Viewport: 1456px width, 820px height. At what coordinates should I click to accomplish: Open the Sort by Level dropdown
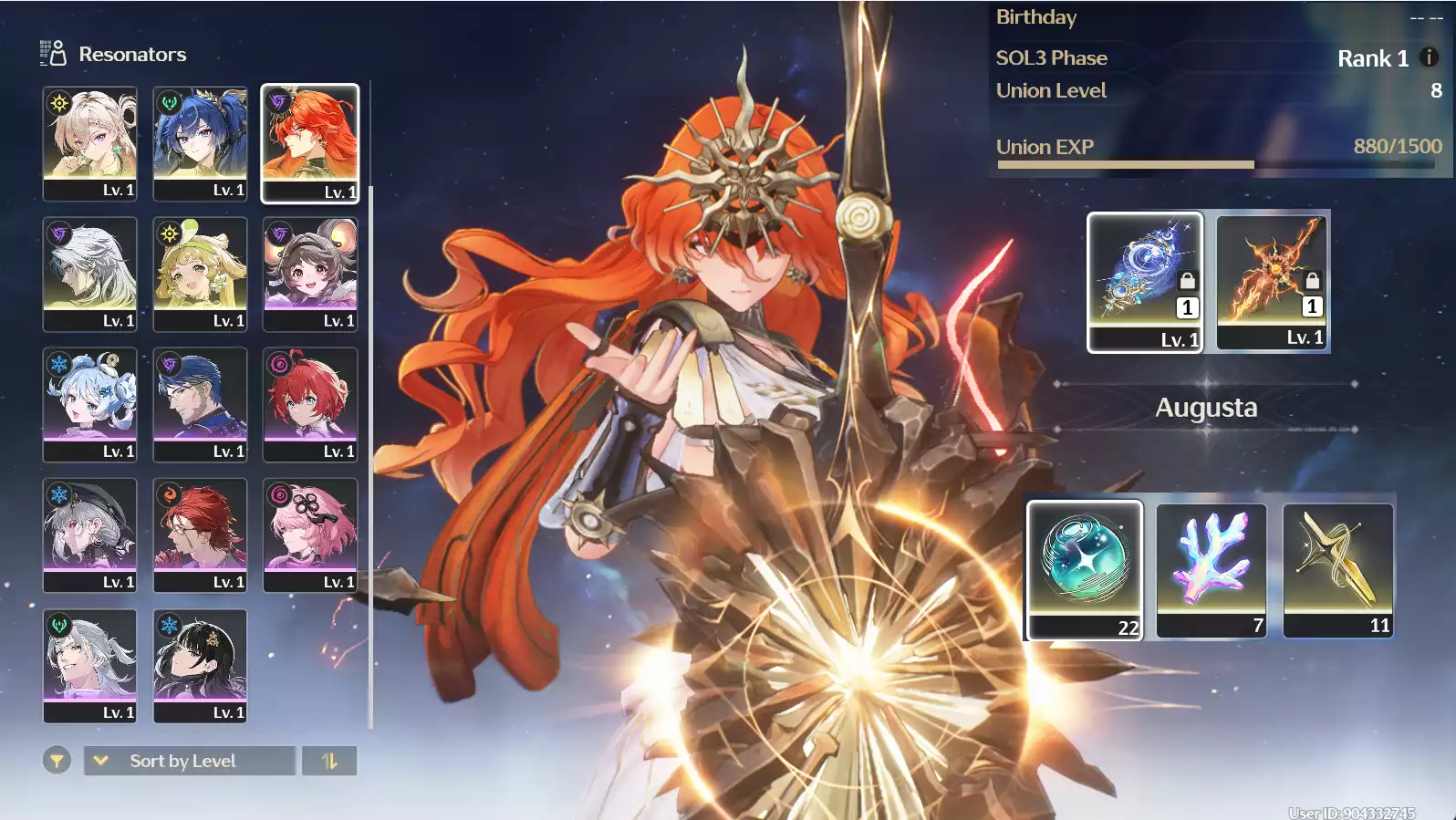(x=190, y=761)
